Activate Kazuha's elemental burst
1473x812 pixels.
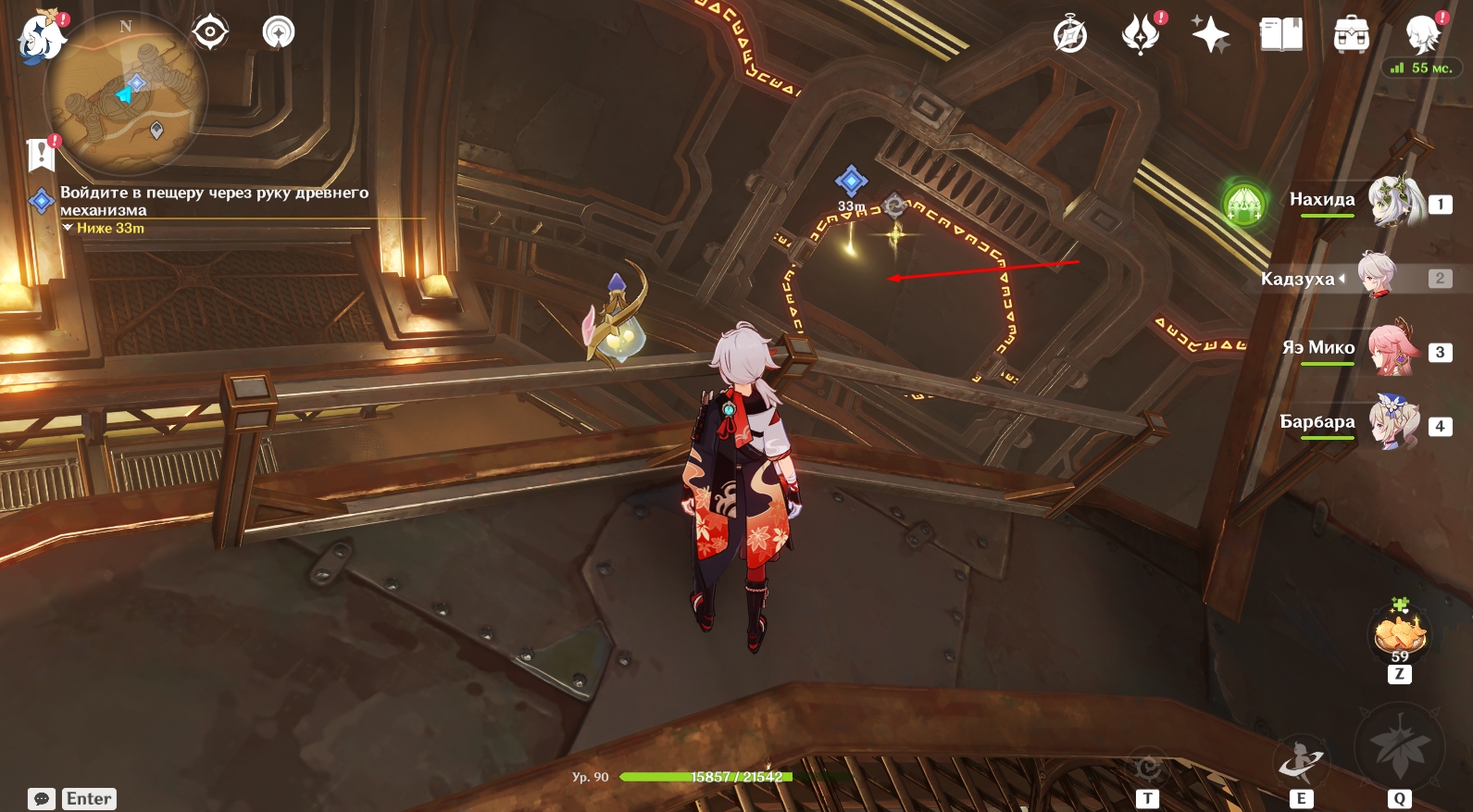pyautogui.click(x=1399, y=748)
